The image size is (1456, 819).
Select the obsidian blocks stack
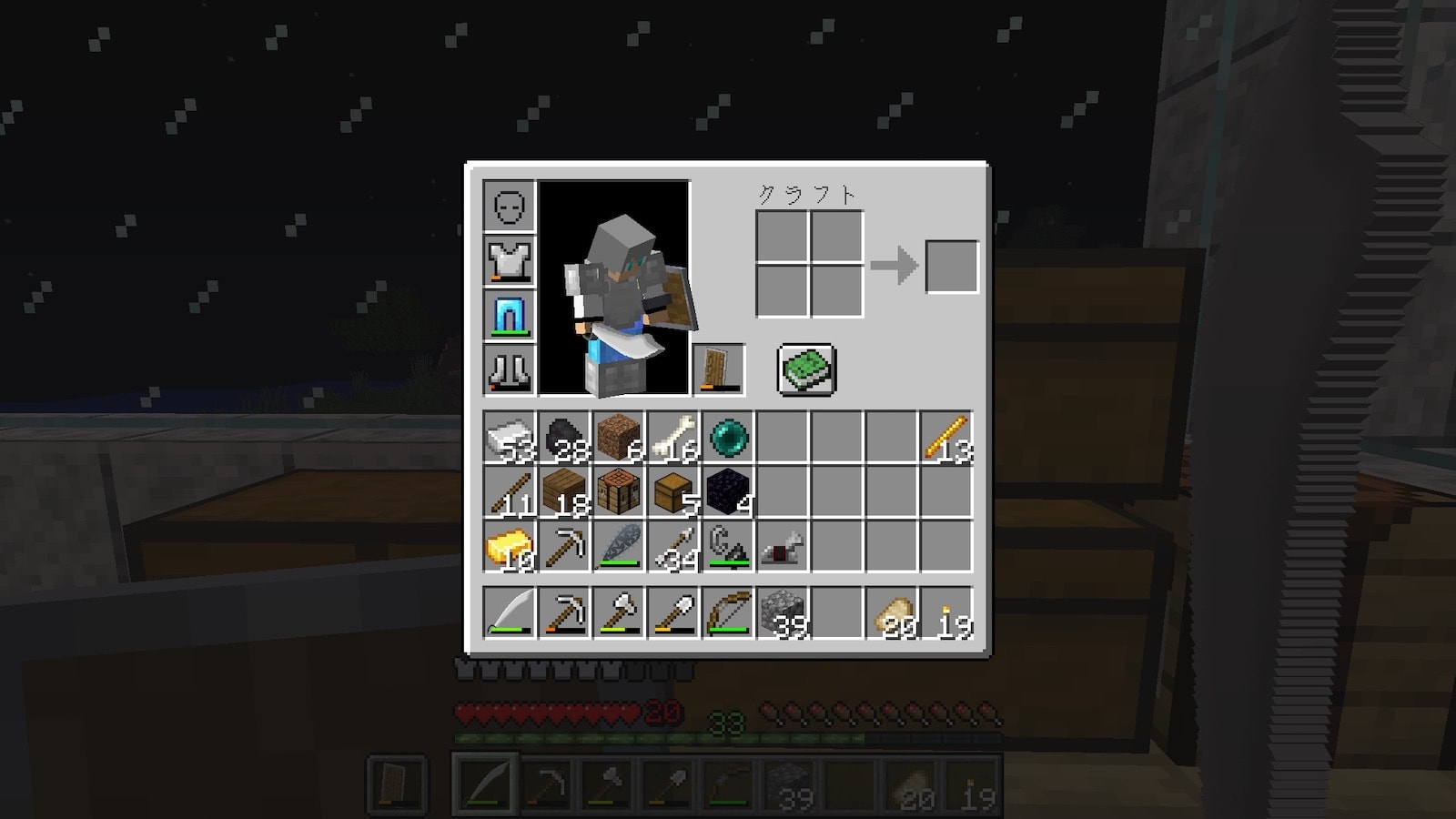[x=728, y=492]
